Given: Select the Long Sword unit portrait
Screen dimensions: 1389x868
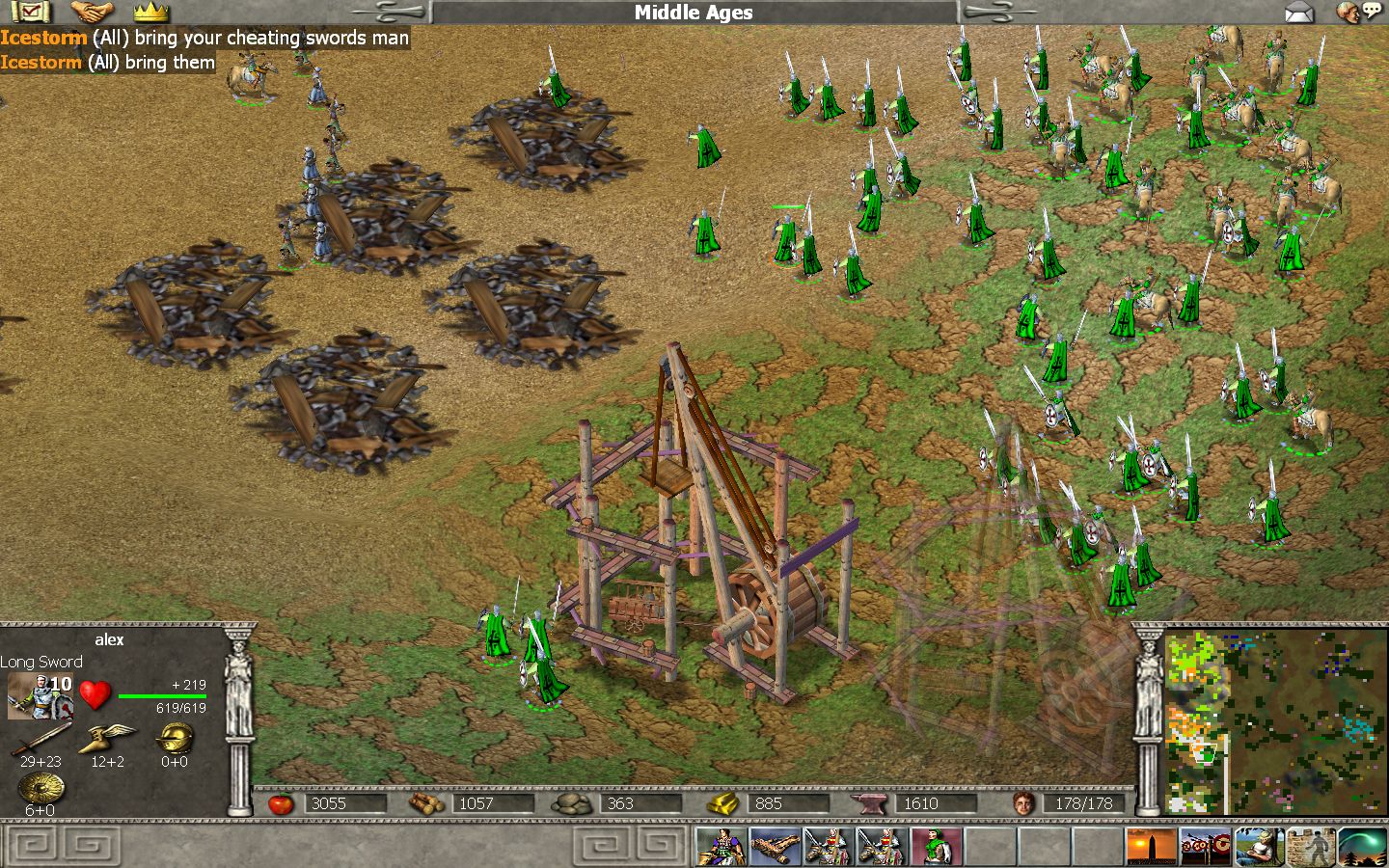Looking at the screenshot, I should click(40, 695).
